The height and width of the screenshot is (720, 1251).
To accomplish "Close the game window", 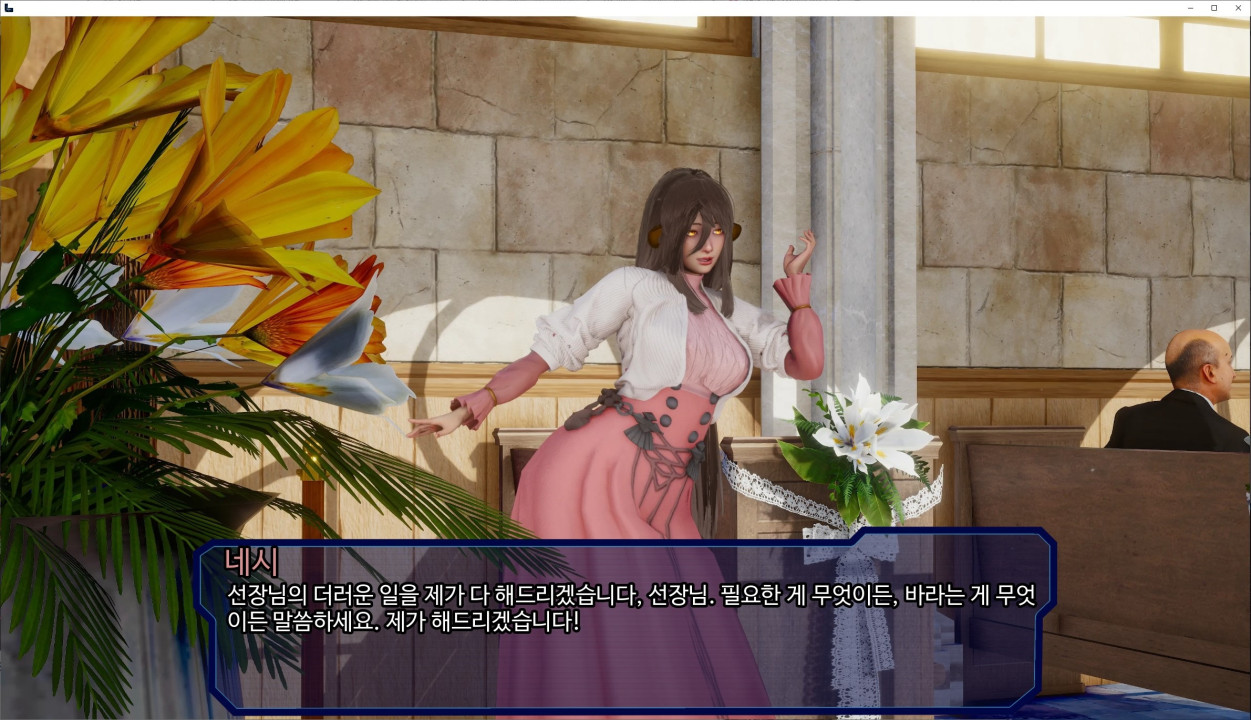I will (1238, 8).
